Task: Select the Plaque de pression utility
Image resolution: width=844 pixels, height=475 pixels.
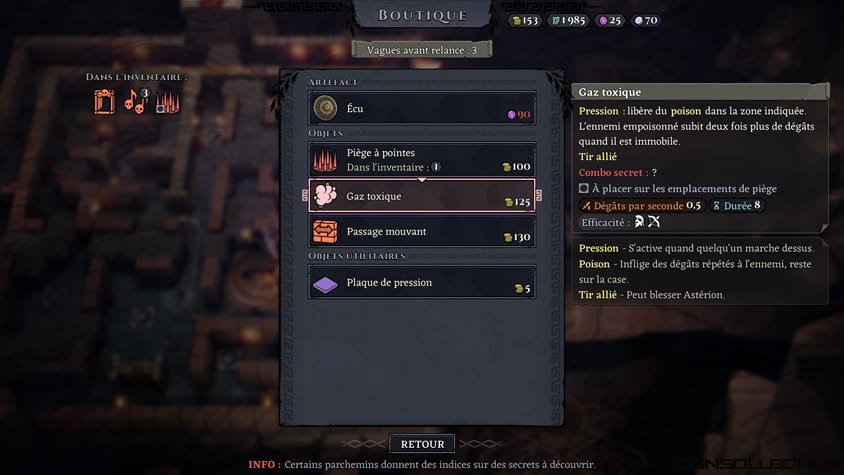Action: 421,283
